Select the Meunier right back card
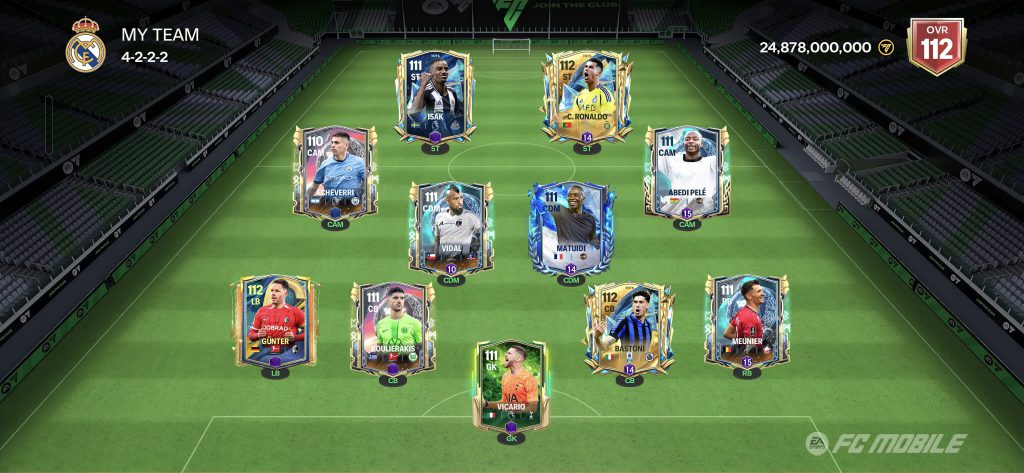Image resolution: width=1024 pixels, height=473 pixels. tap(746, 321)
